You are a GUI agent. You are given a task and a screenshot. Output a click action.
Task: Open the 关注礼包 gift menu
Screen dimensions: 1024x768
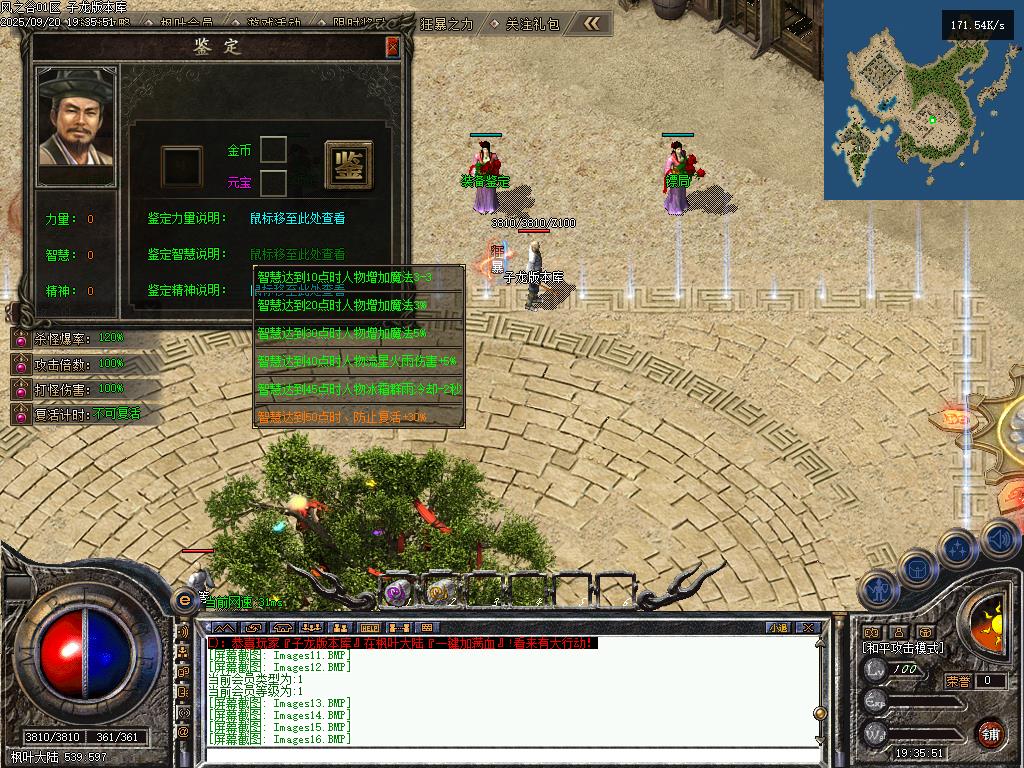[531, 23]
